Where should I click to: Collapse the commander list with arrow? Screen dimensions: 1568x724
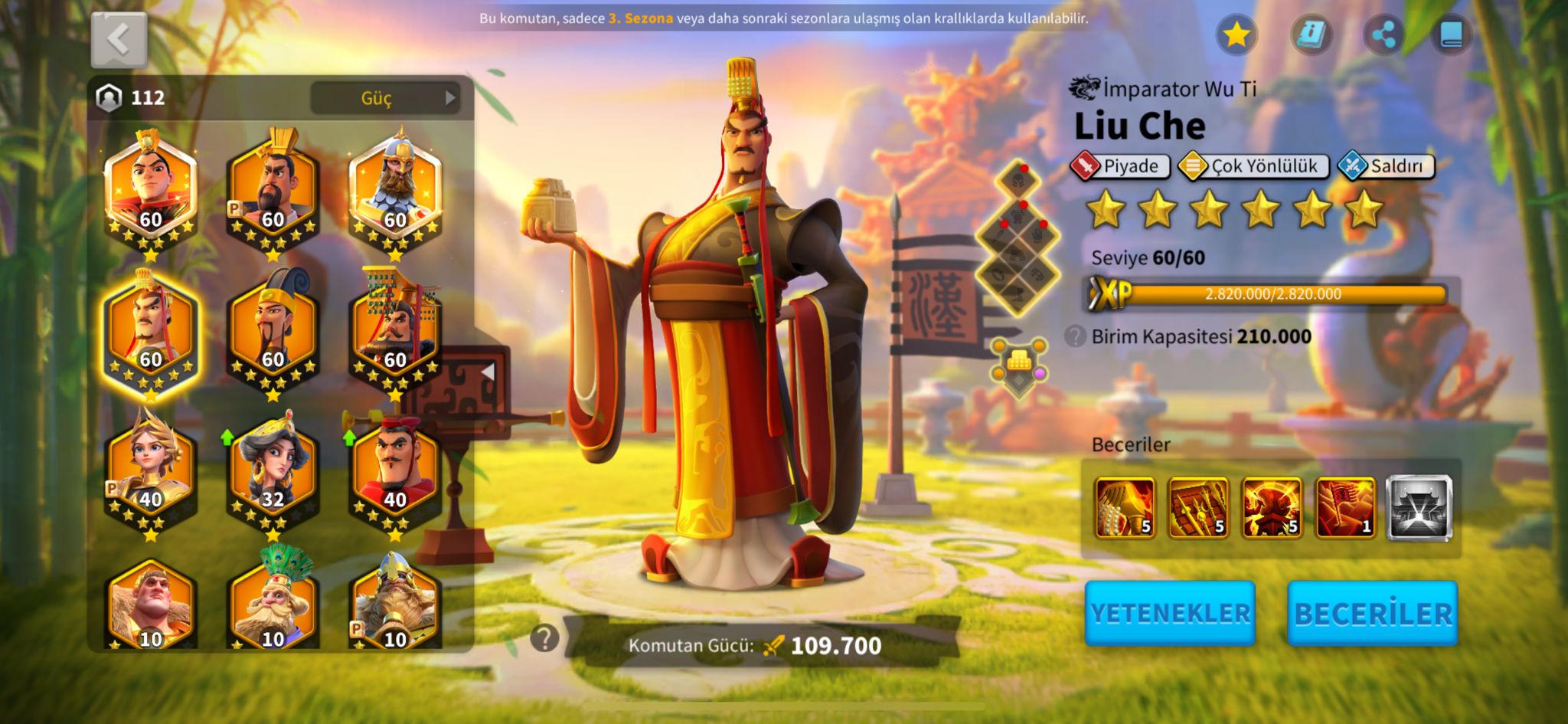487,372
